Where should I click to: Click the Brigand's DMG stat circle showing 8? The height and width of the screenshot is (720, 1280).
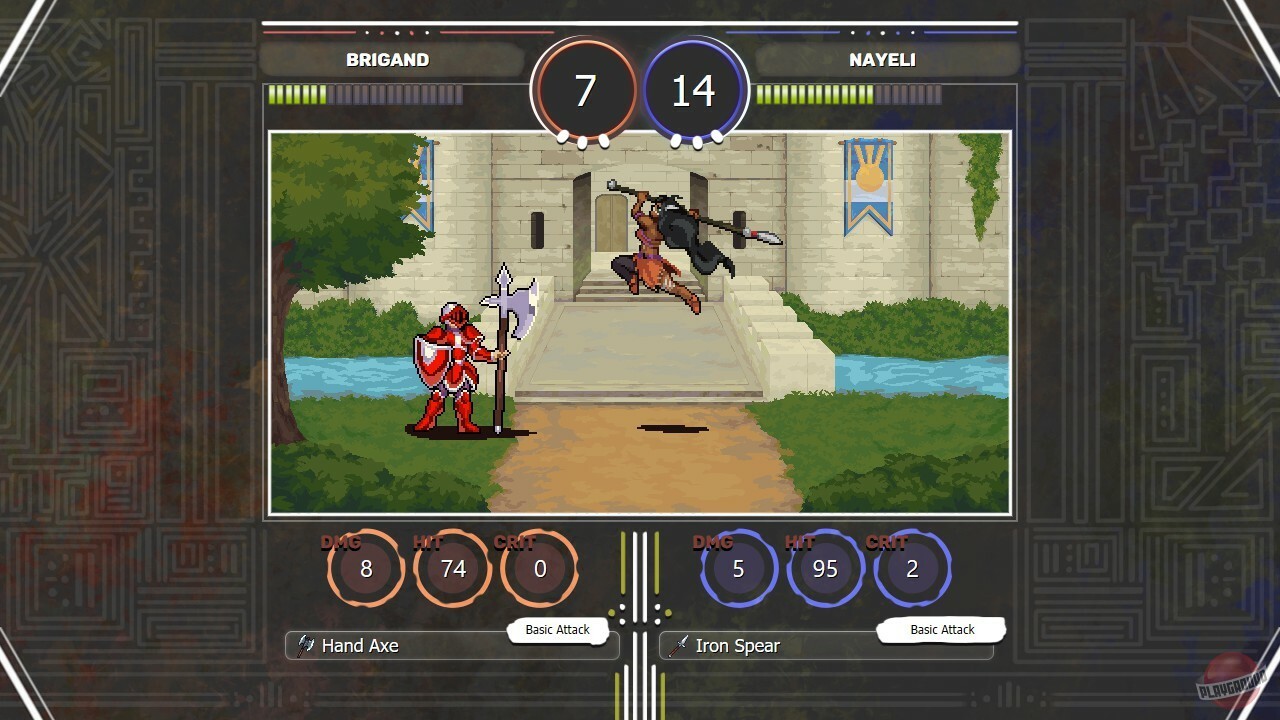365,568
